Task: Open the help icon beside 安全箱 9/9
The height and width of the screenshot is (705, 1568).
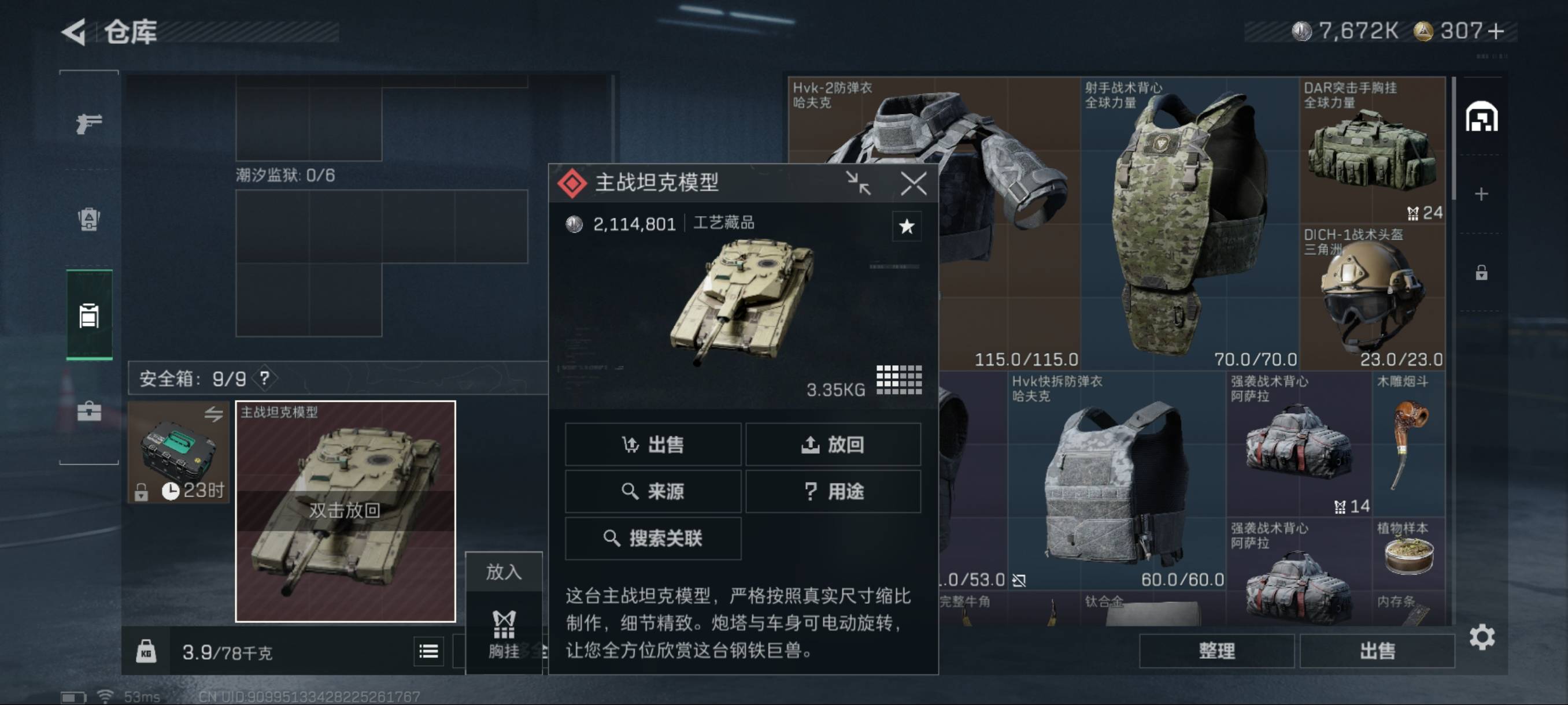Action: [x=264, y=378]
